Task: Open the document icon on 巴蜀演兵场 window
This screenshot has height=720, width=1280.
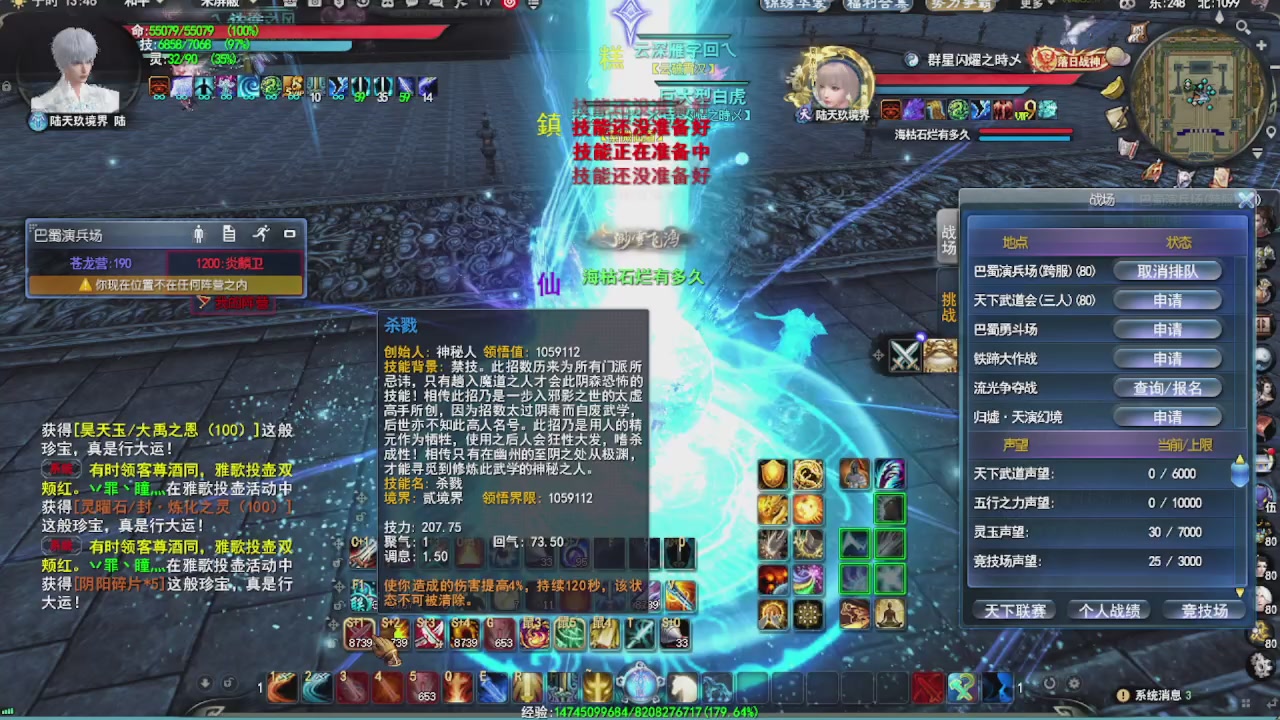Action: pos(228,233)
